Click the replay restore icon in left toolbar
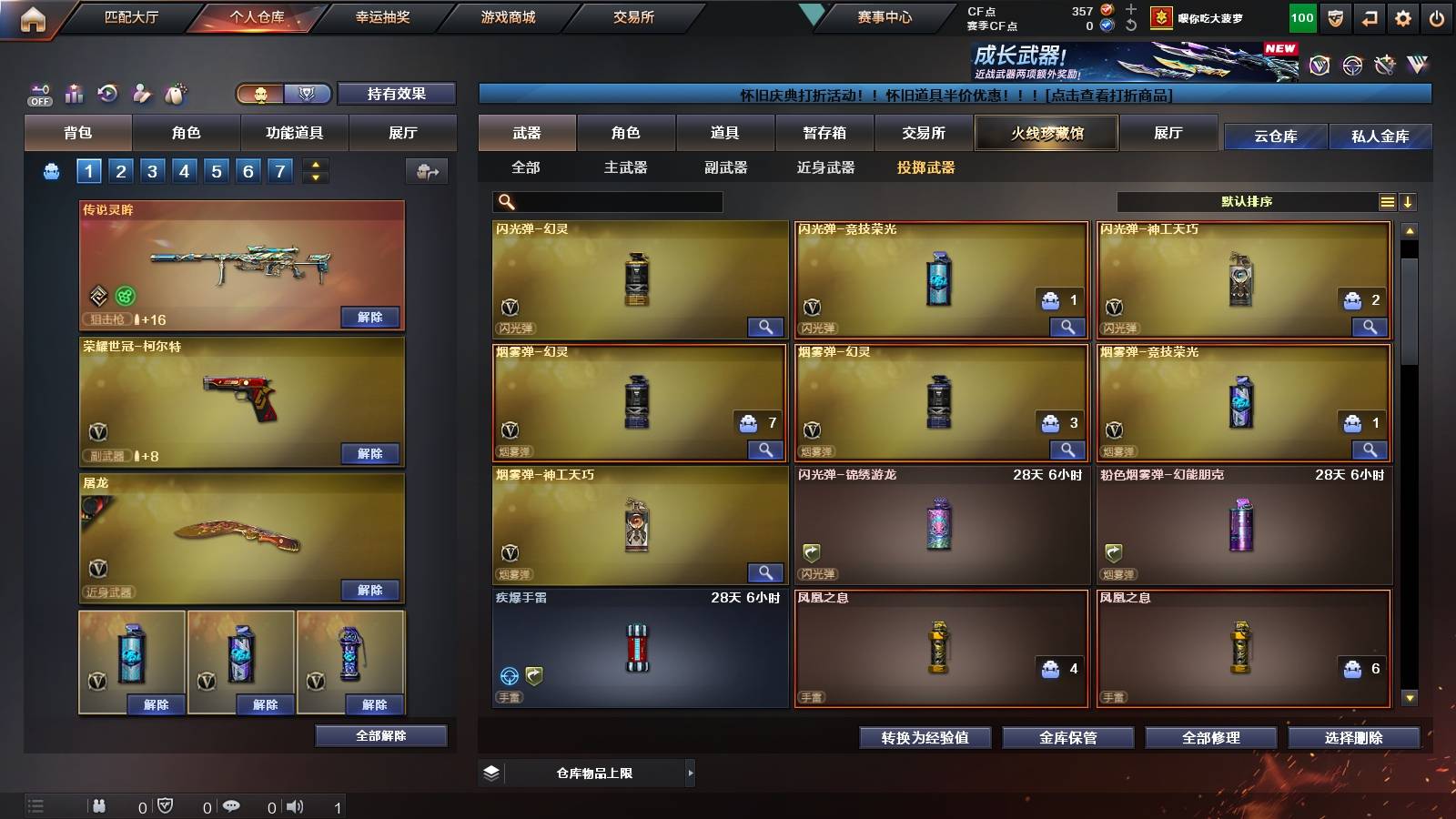The height and width of the screenshot is (819, 1456). [106, 93]
